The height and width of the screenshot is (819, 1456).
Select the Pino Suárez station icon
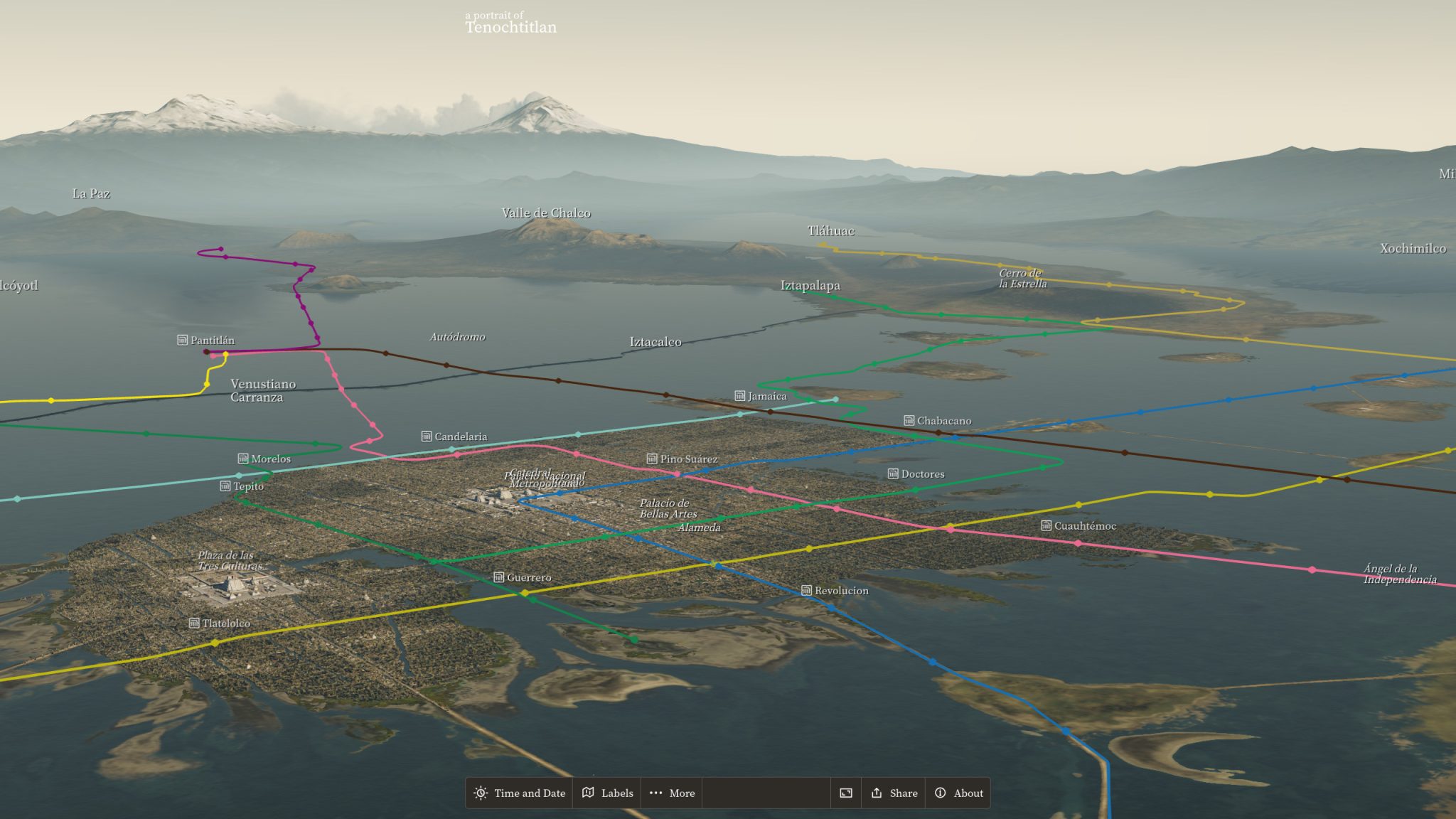[652, 459]
